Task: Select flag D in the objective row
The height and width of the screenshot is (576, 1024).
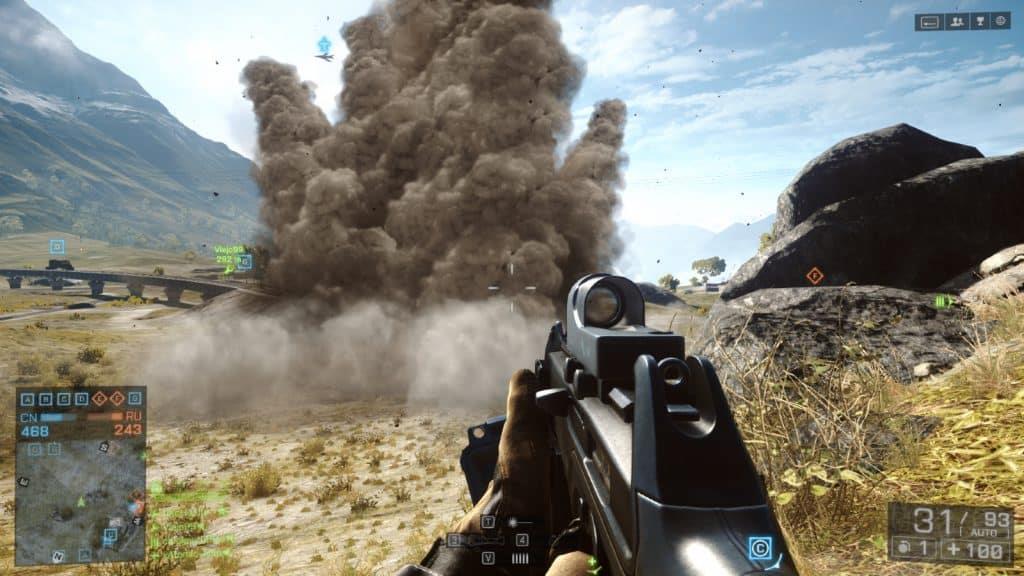Action: click(x=84, y=398)
